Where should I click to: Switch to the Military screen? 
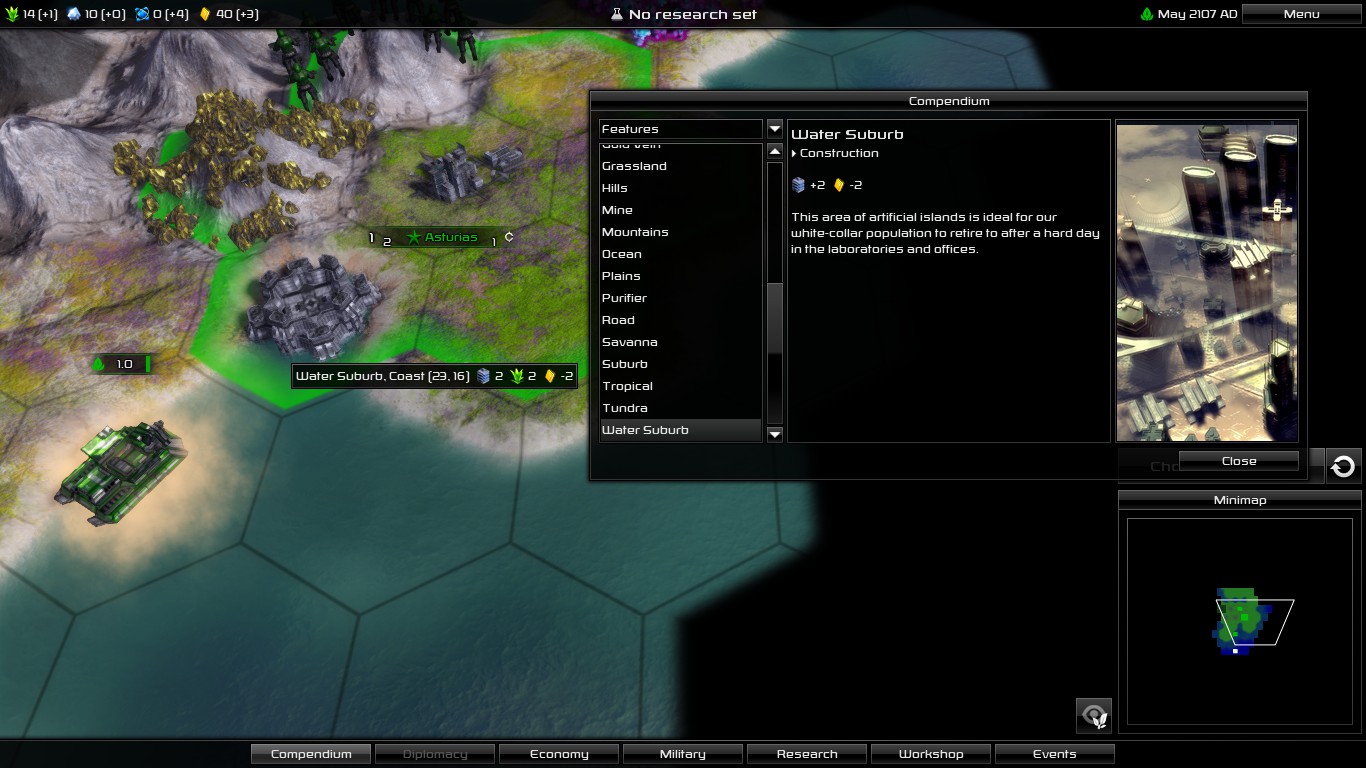click(x=683, y=754)
